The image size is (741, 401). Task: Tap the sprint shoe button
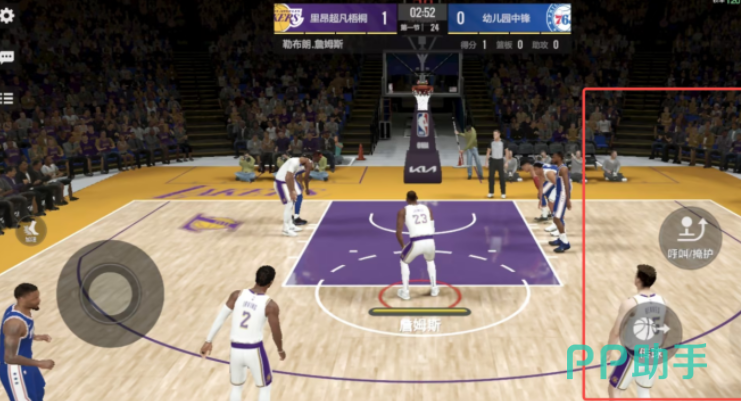tap(31, 231)
